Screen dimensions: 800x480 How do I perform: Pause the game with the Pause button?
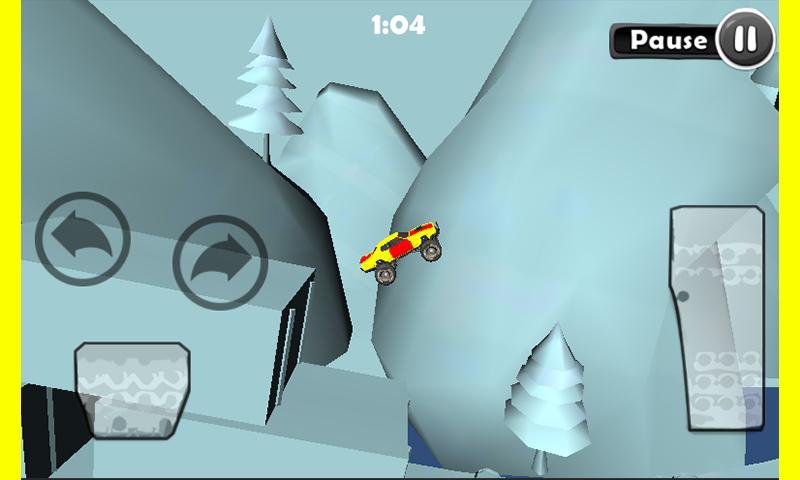pos(694,40)
